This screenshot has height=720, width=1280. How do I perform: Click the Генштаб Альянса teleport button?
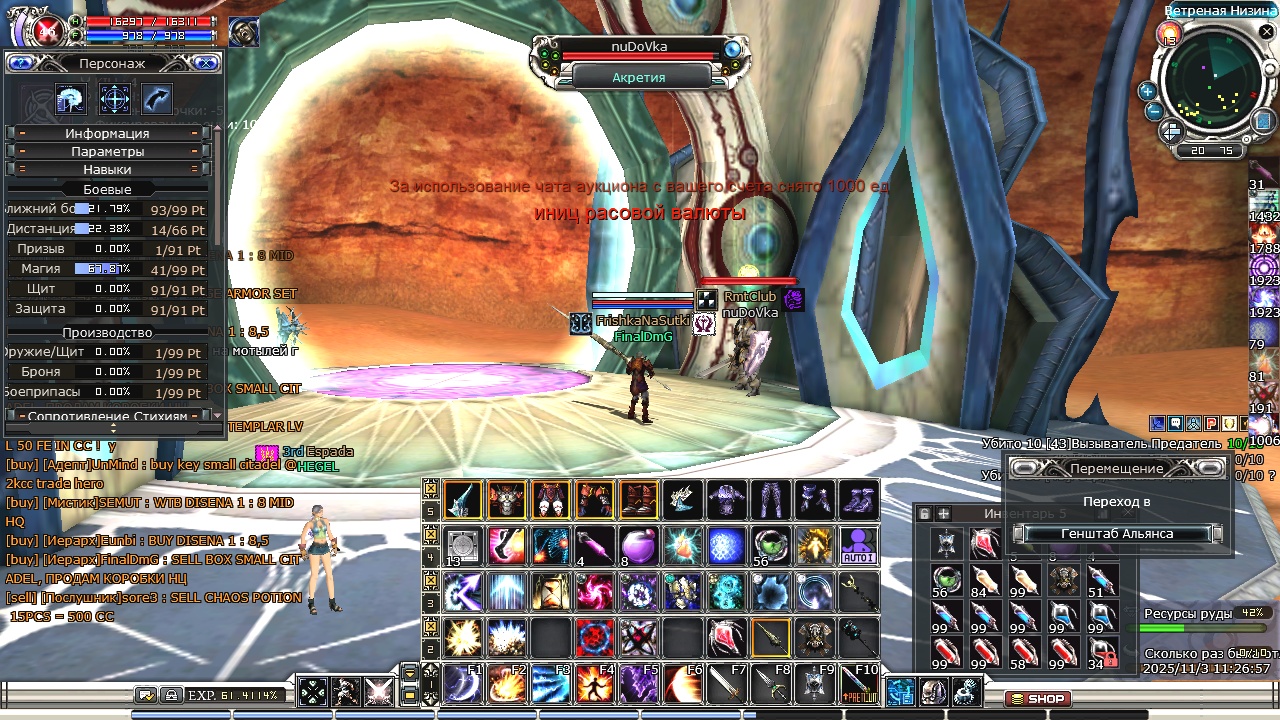coord(1117,534)
